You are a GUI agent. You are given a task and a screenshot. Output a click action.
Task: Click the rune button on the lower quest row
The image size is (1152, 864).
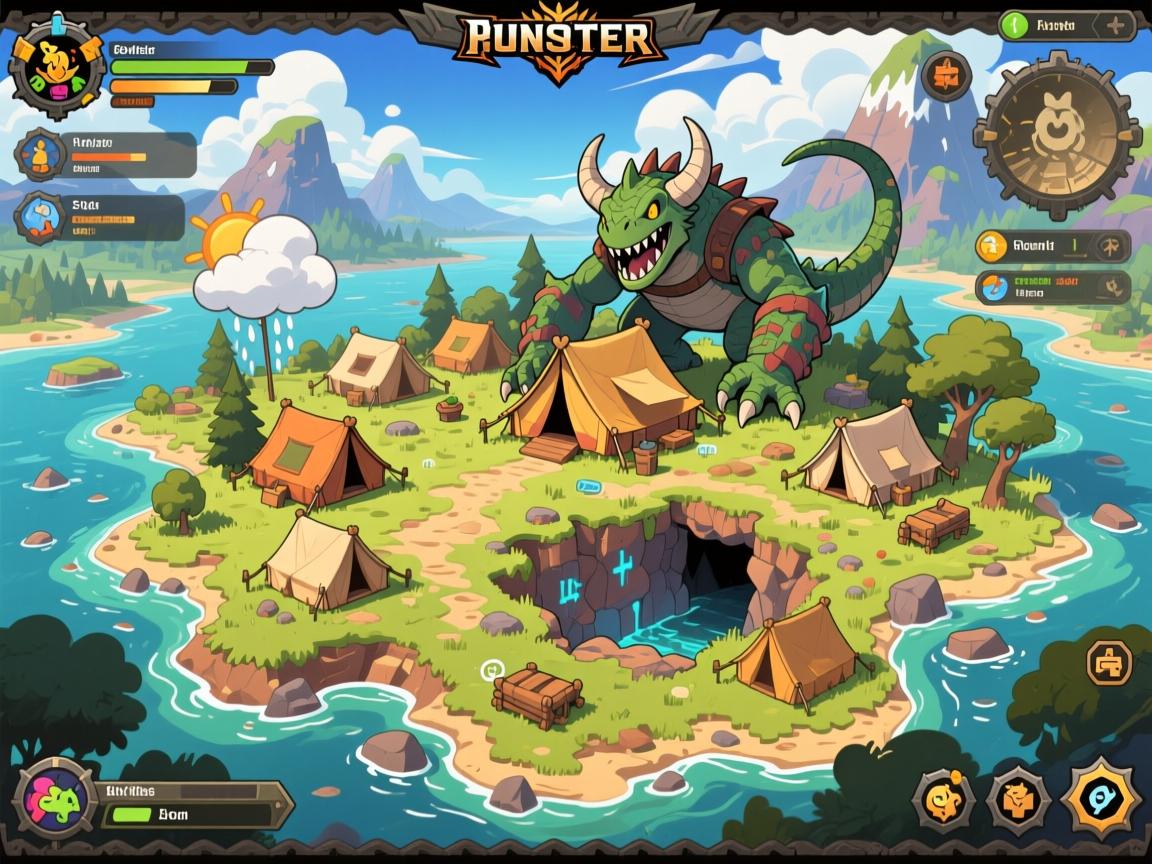[1112, 289]
